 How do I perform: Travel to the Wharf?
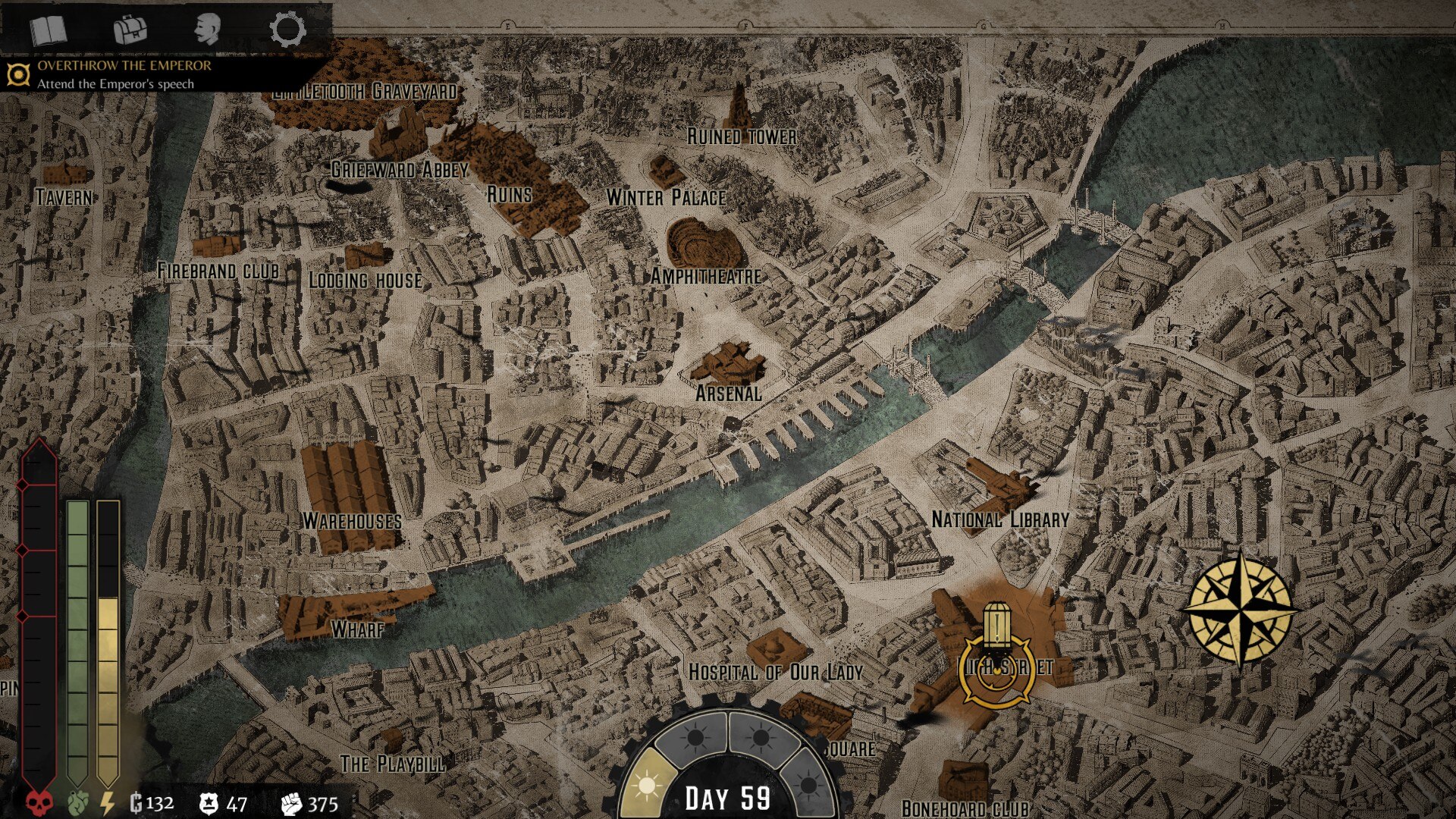click(357, 628)
